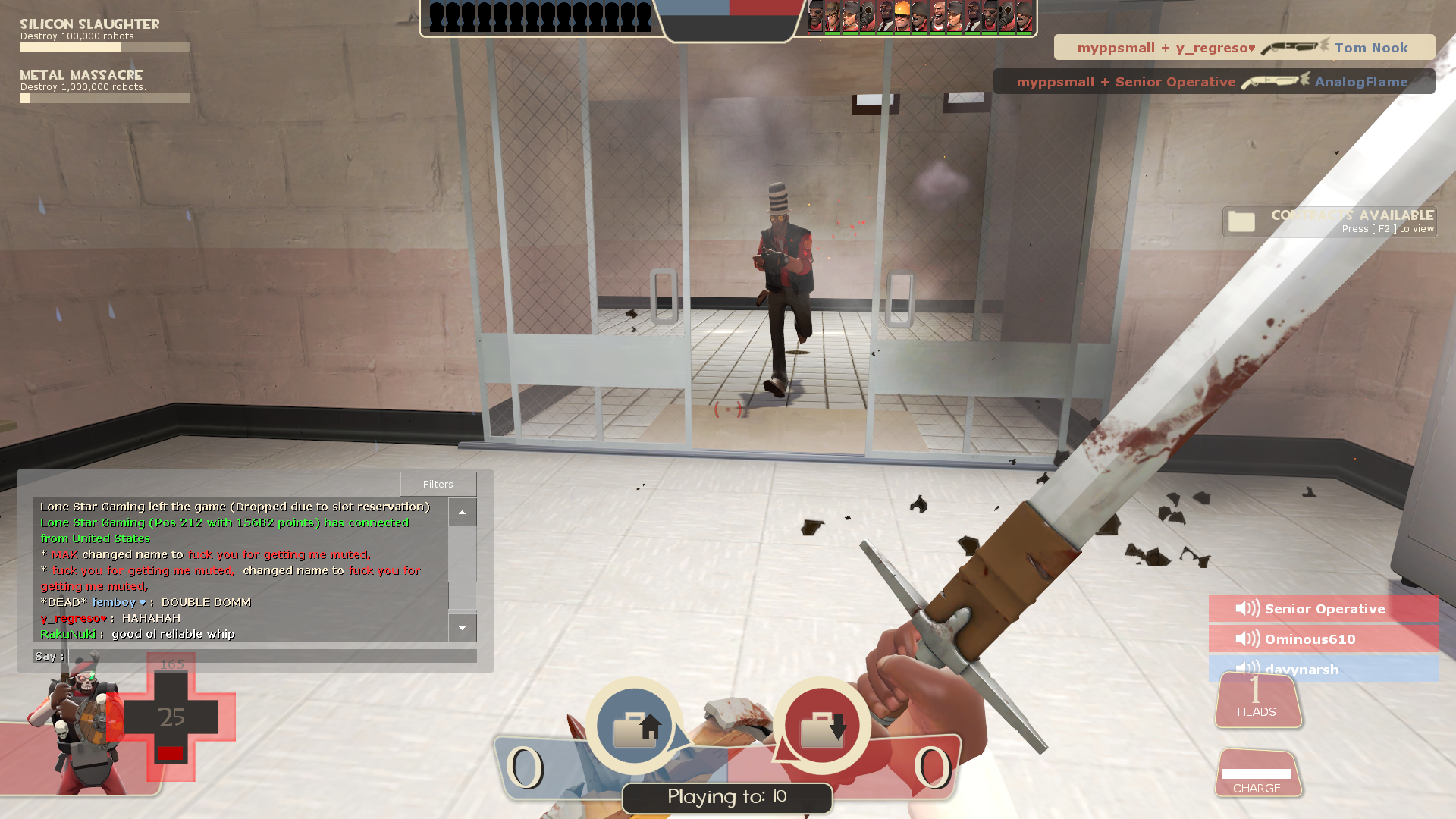The width and height of the screenshot is (1456, 819).
Task: Open the chat Filters button
Action: (438, 484)
